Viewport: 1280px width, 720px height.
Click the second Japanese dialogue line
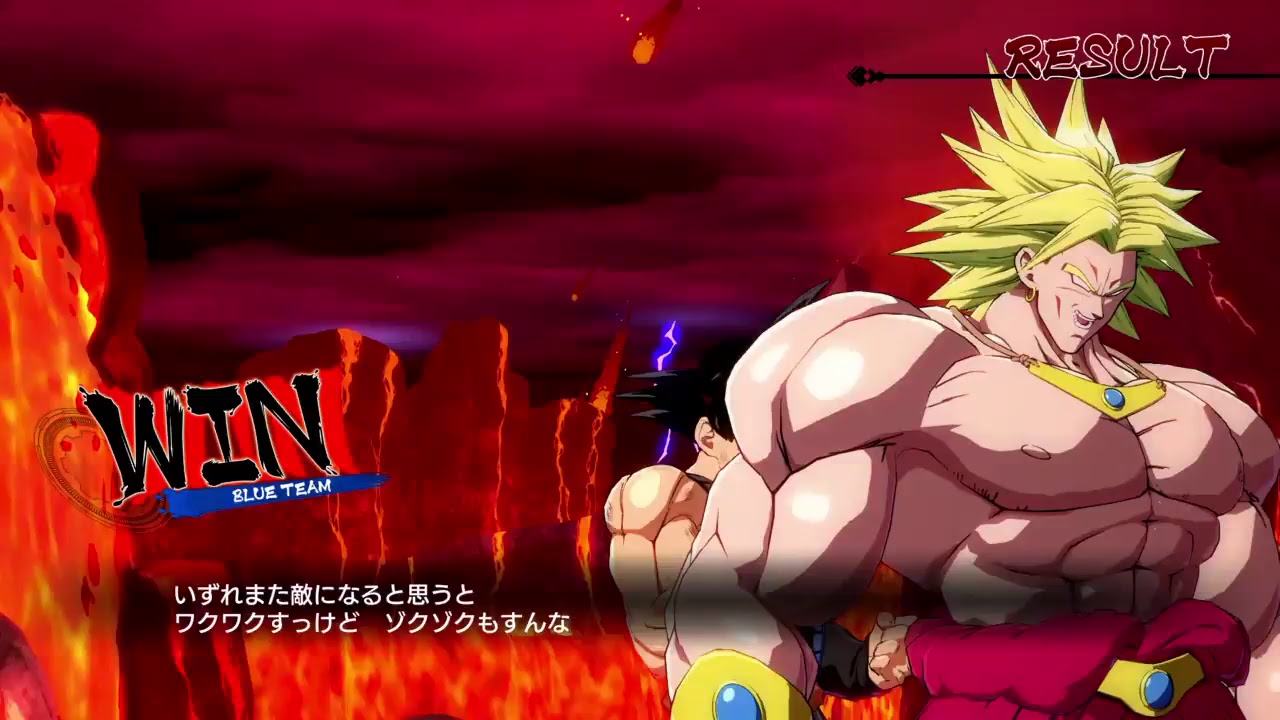tap(370, 622)
